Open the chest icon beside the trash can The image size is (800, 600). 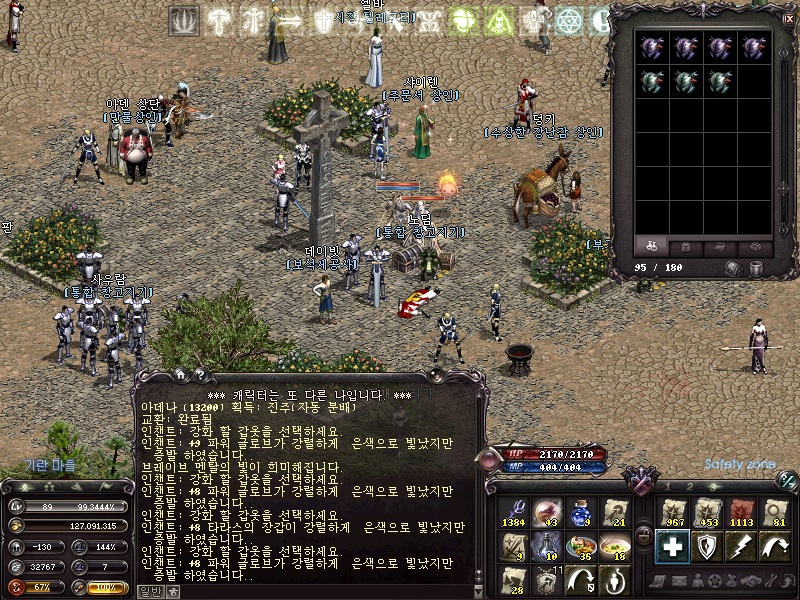735,268
